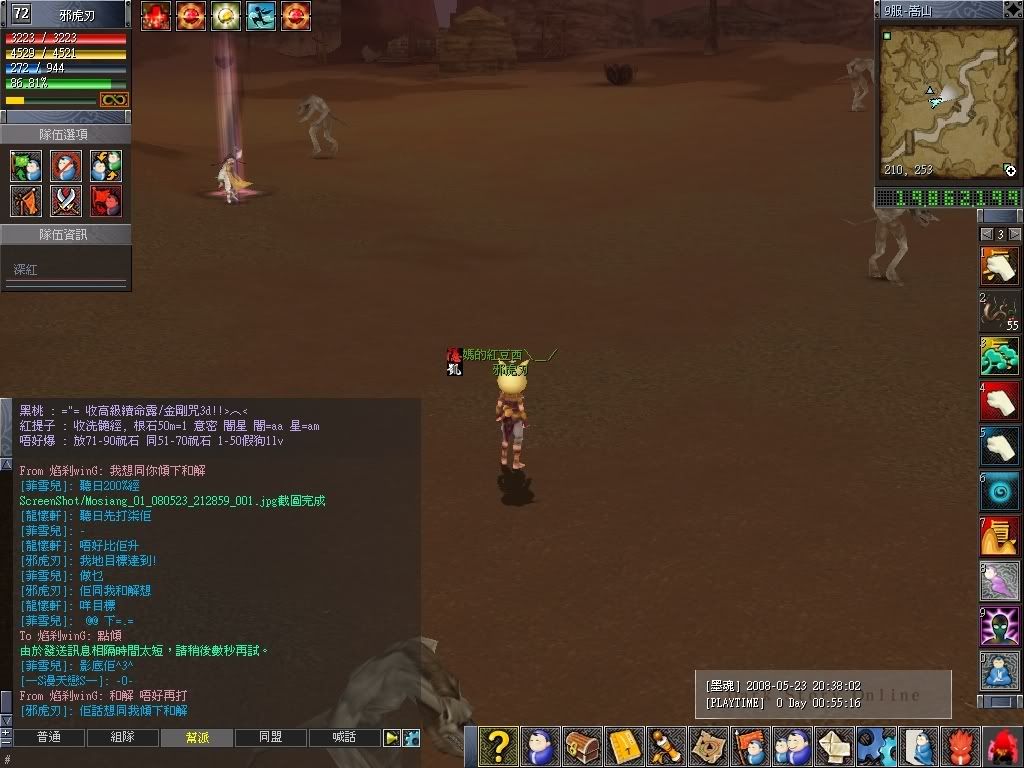Select the 同盟 alliance chat tab
The width and height of the screenshot is (1024, 768).
[270, 737]
